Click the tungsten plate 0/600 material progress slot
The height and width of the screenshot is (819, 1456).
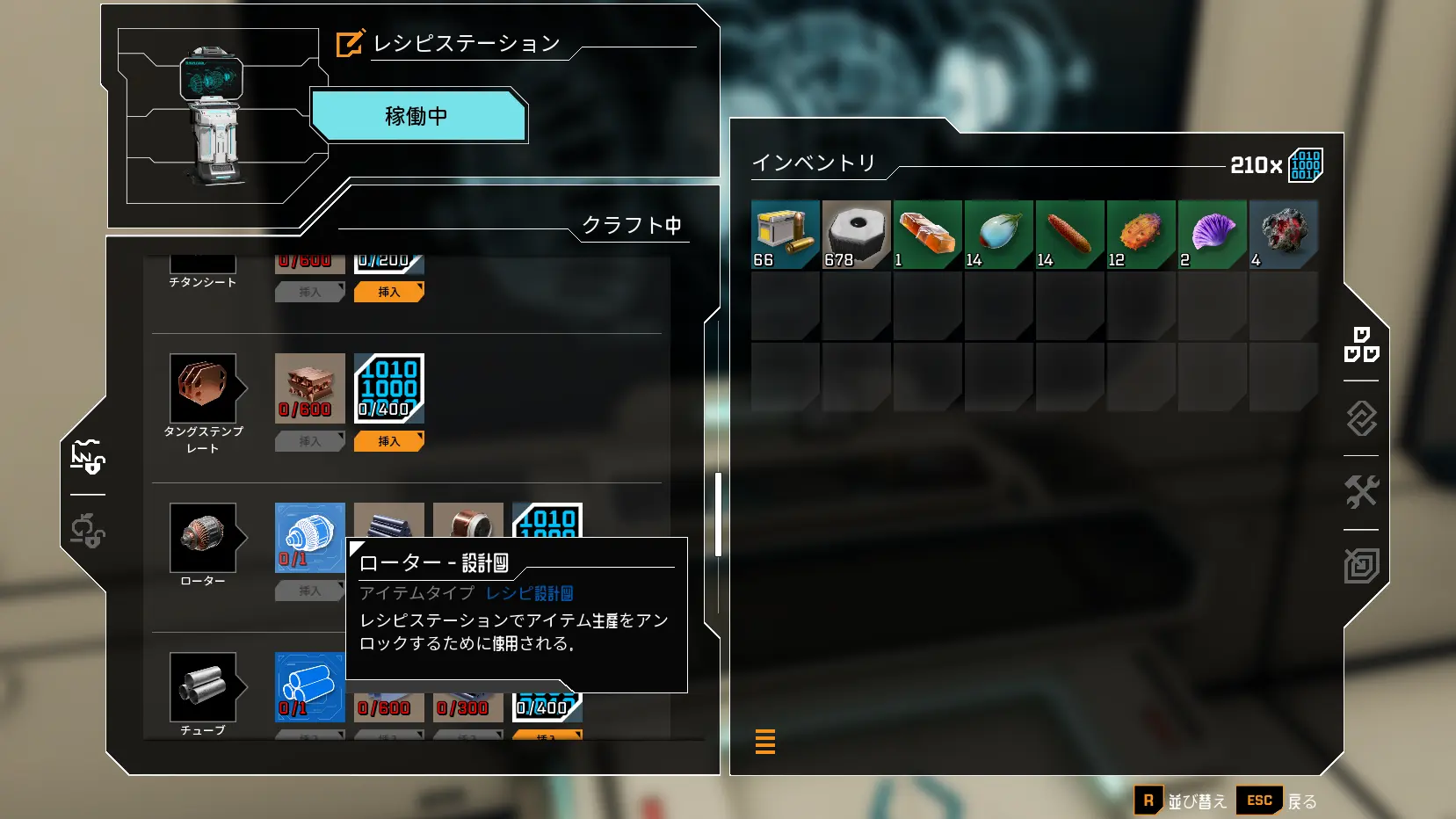click(309, 387)
